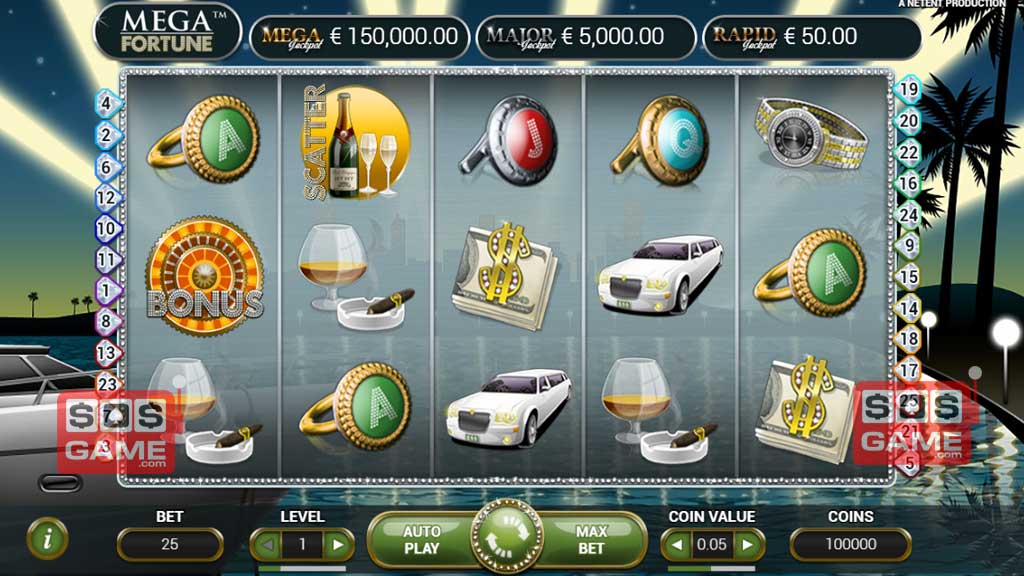Spin the reels with the center button
This screenshot has width=1024, height=576.
[x=506, y=541]
